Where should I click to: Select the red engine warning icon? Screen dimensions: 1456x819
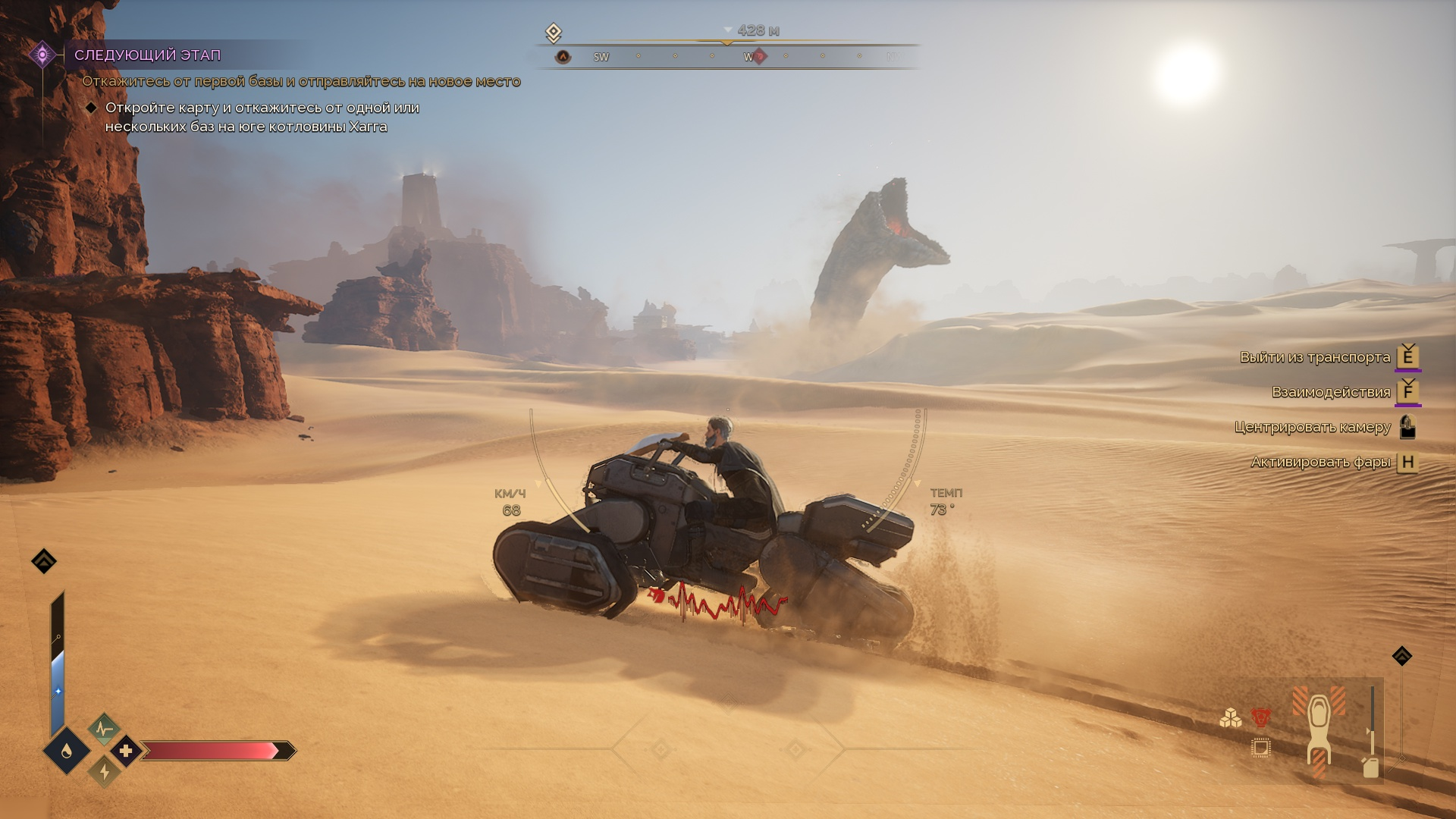click(1260, 717)
